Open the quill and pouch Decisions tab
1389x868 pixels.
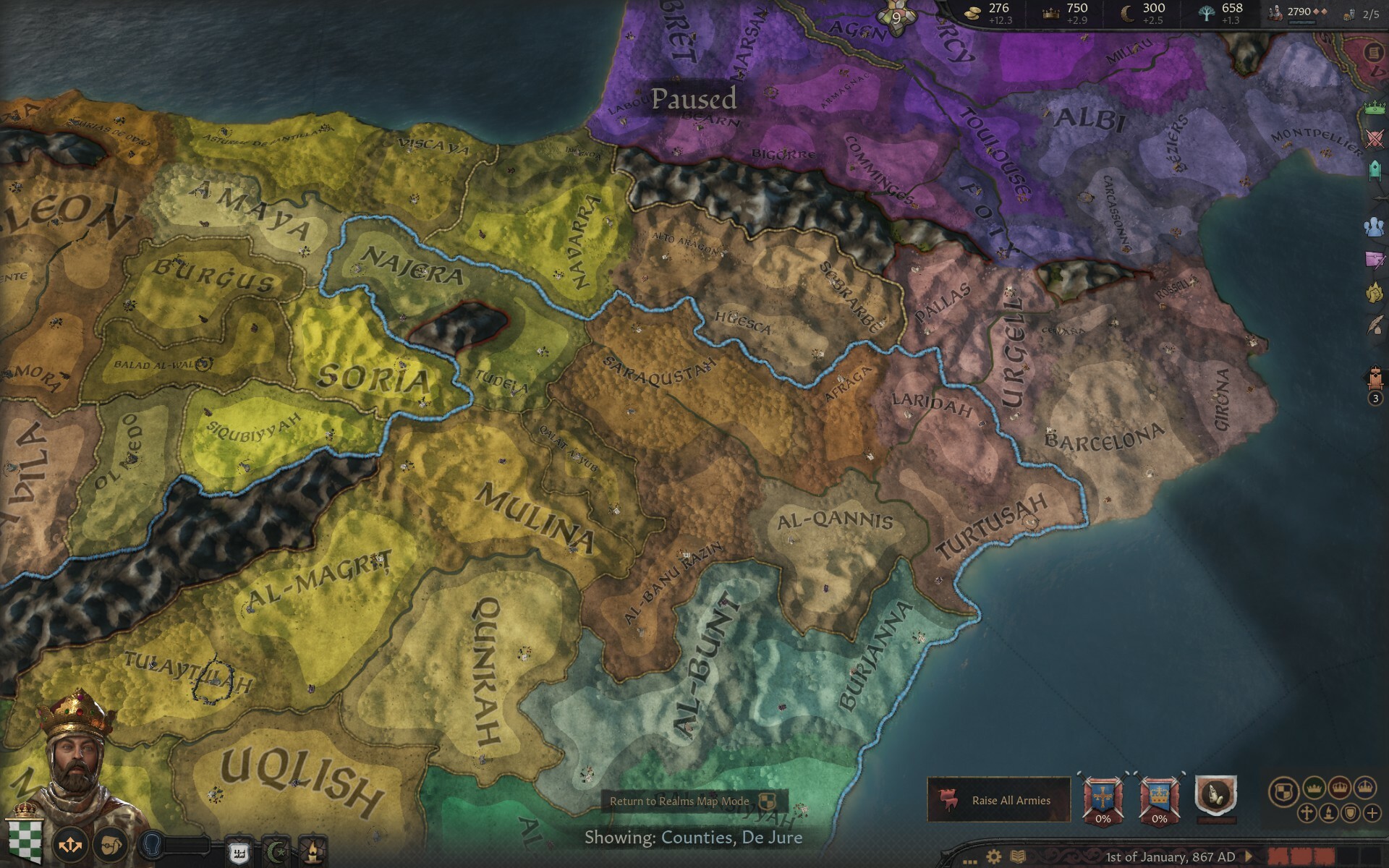click(1375, 325)
